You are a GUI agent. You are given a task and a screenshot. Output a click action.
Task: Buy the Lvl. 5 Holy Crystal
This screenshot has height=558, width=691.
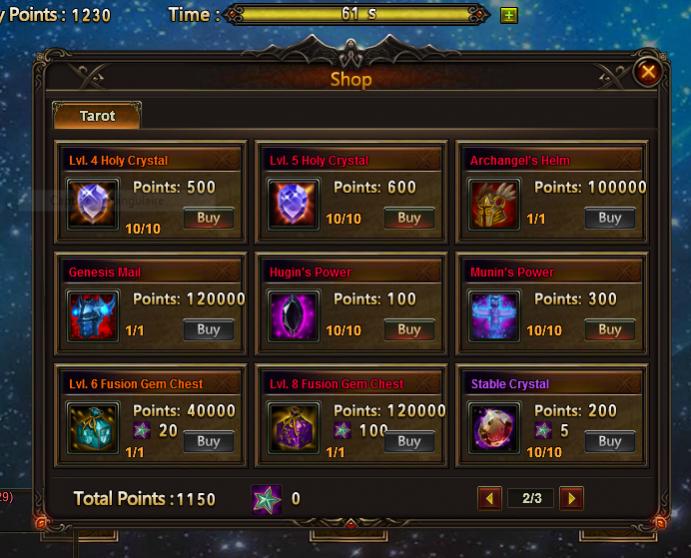[409, 217]
